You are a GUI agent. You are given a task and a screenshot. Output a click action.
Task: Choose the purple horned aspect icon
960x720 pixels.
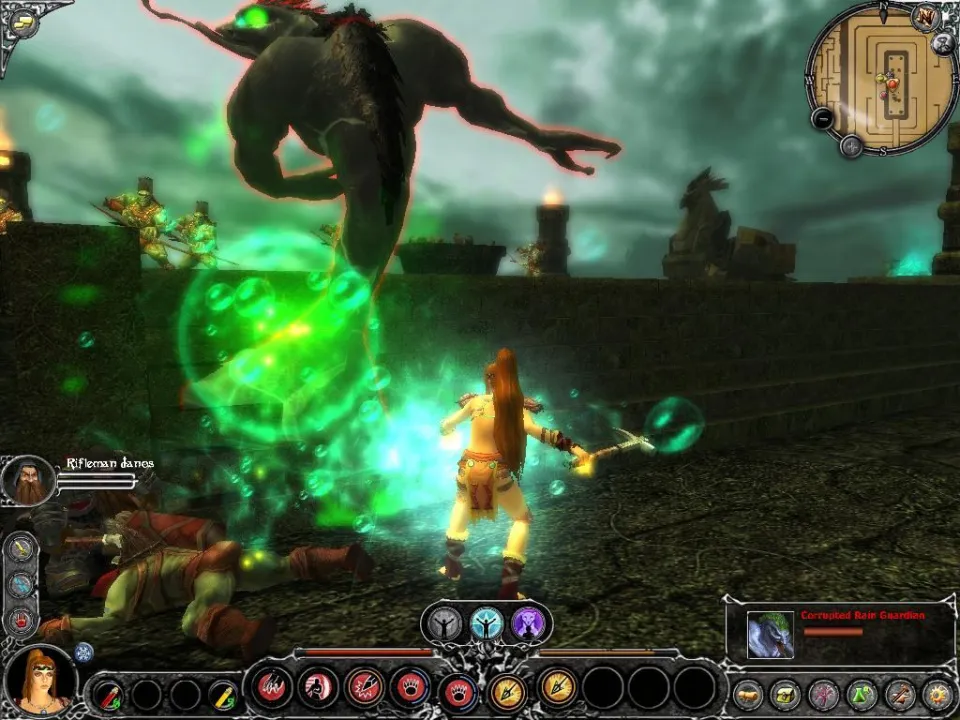[x=528, y=625]
